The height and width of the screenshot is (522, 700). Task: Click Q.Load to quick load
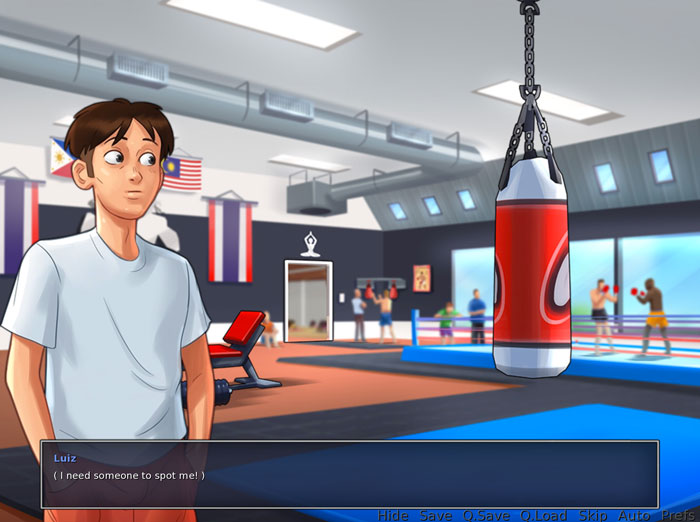pos(543,515)
